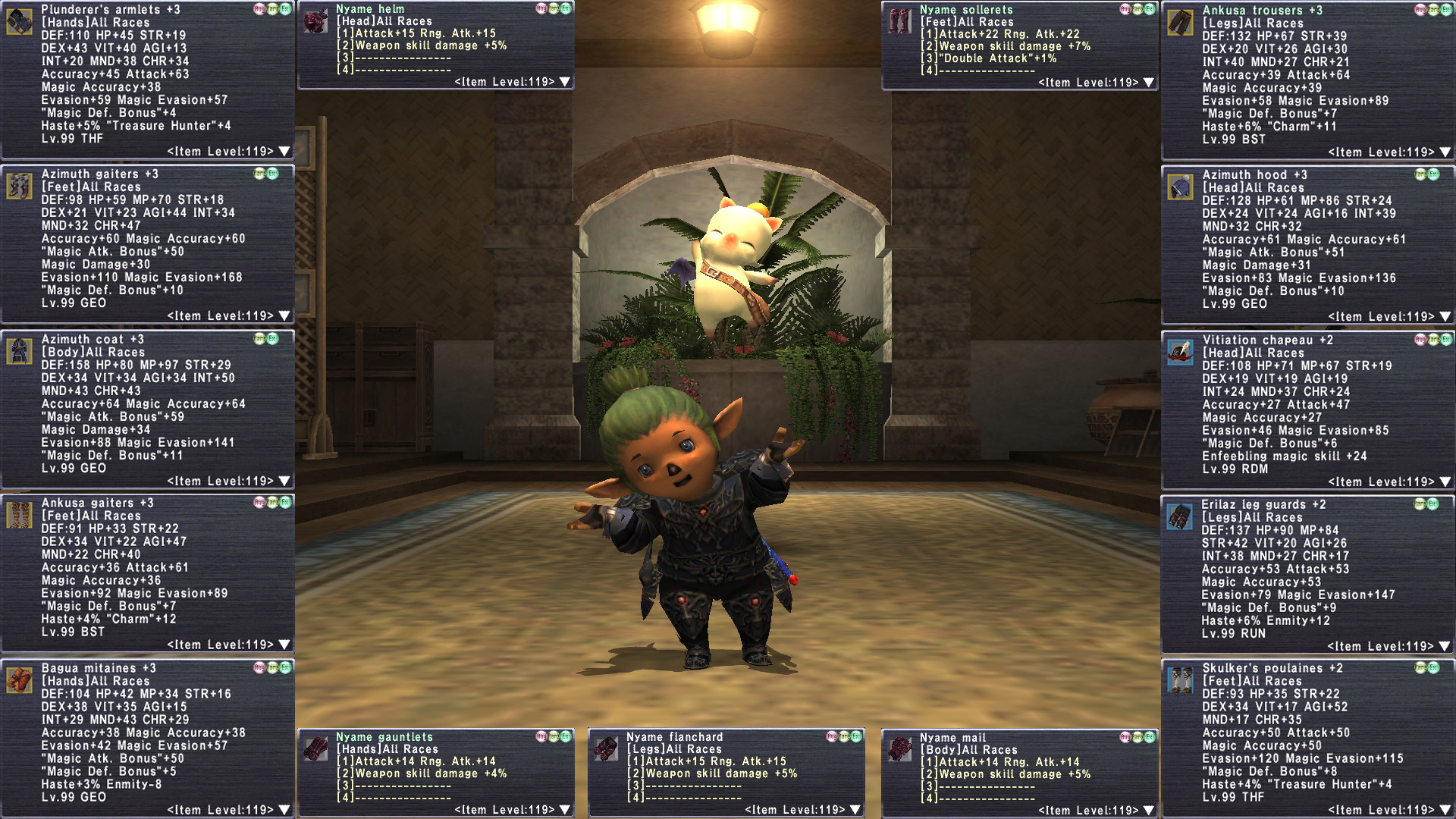This screenshot has width=1456, height=819.
Task: Click the Nyame flanchard item icon
Action: click(x=605, y=748)
